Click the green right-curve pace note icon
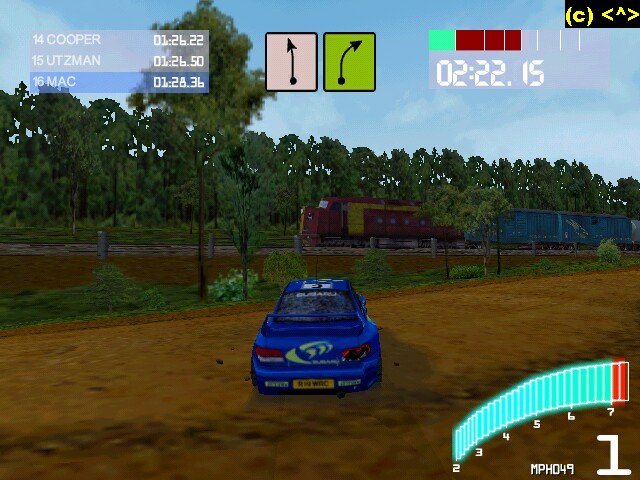Screen dimensions: 640x480 tap(349, 62)
